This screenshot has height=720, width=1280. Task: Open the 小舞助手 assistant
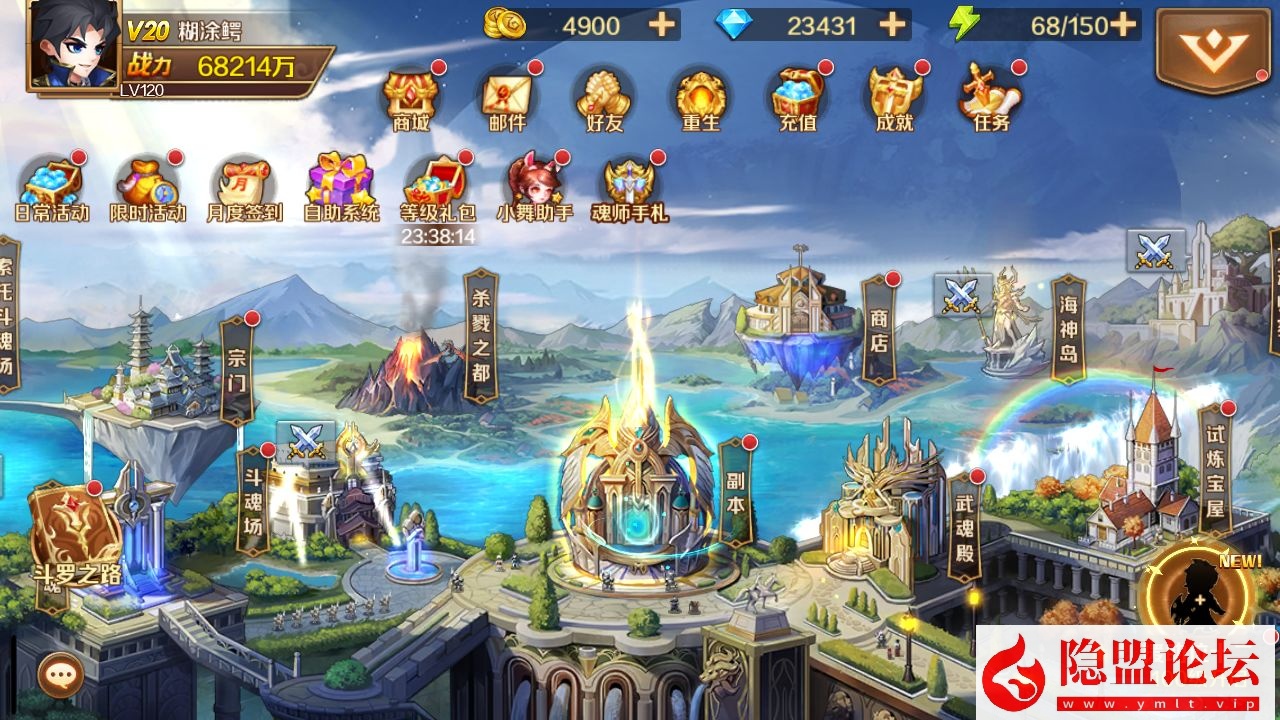click(x=534, y=188)
